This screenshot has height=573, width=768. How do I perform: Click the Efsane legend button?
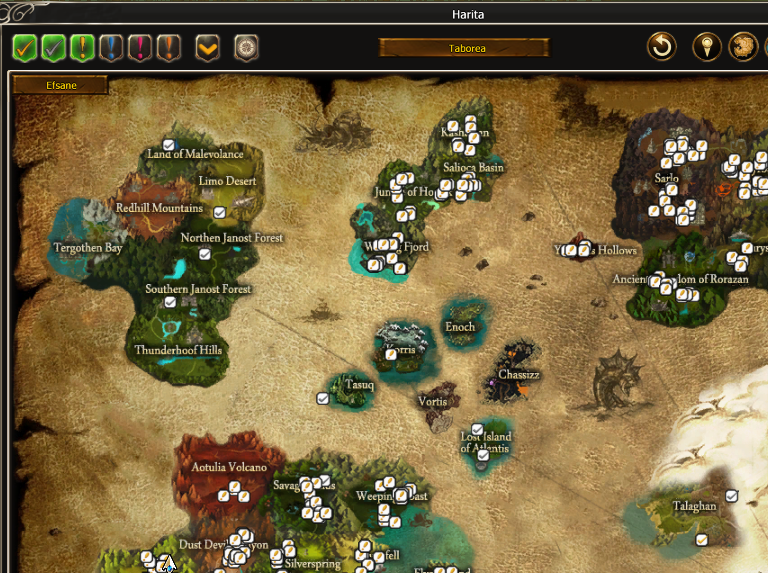60,86
